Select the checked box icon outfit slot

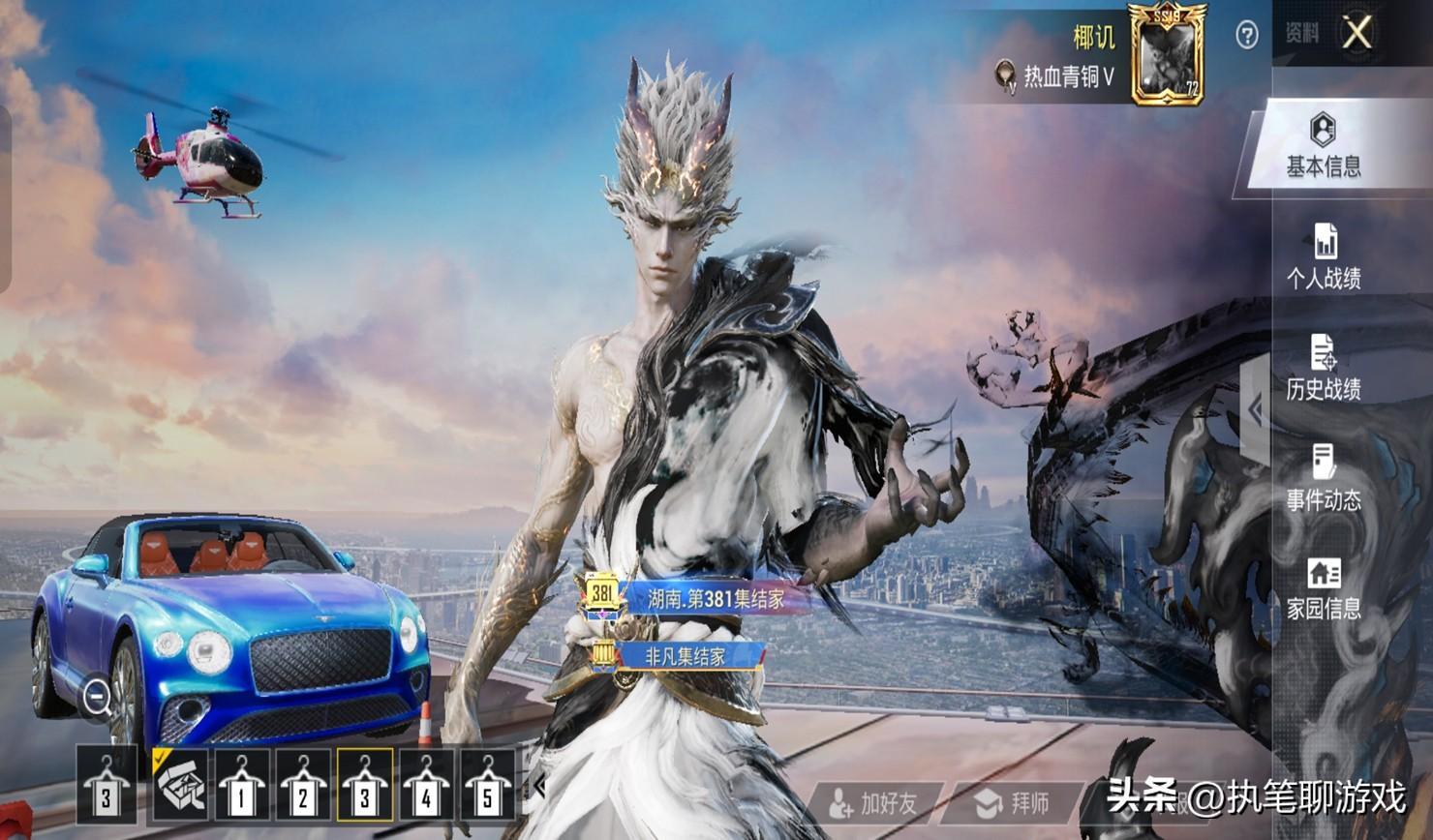[180, 786]
